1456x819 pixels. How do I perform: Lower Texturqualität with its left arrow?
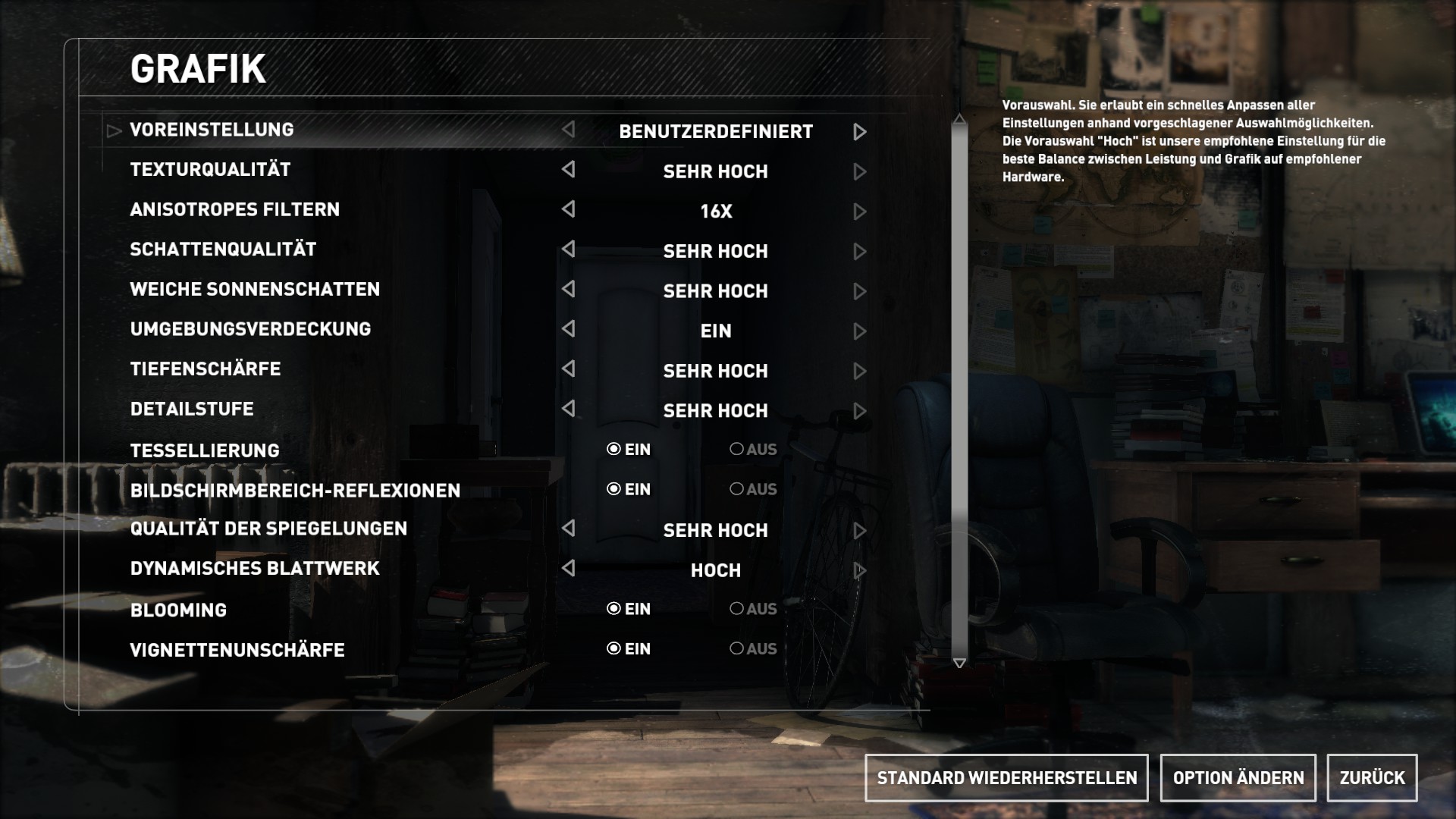click(568, 170)
